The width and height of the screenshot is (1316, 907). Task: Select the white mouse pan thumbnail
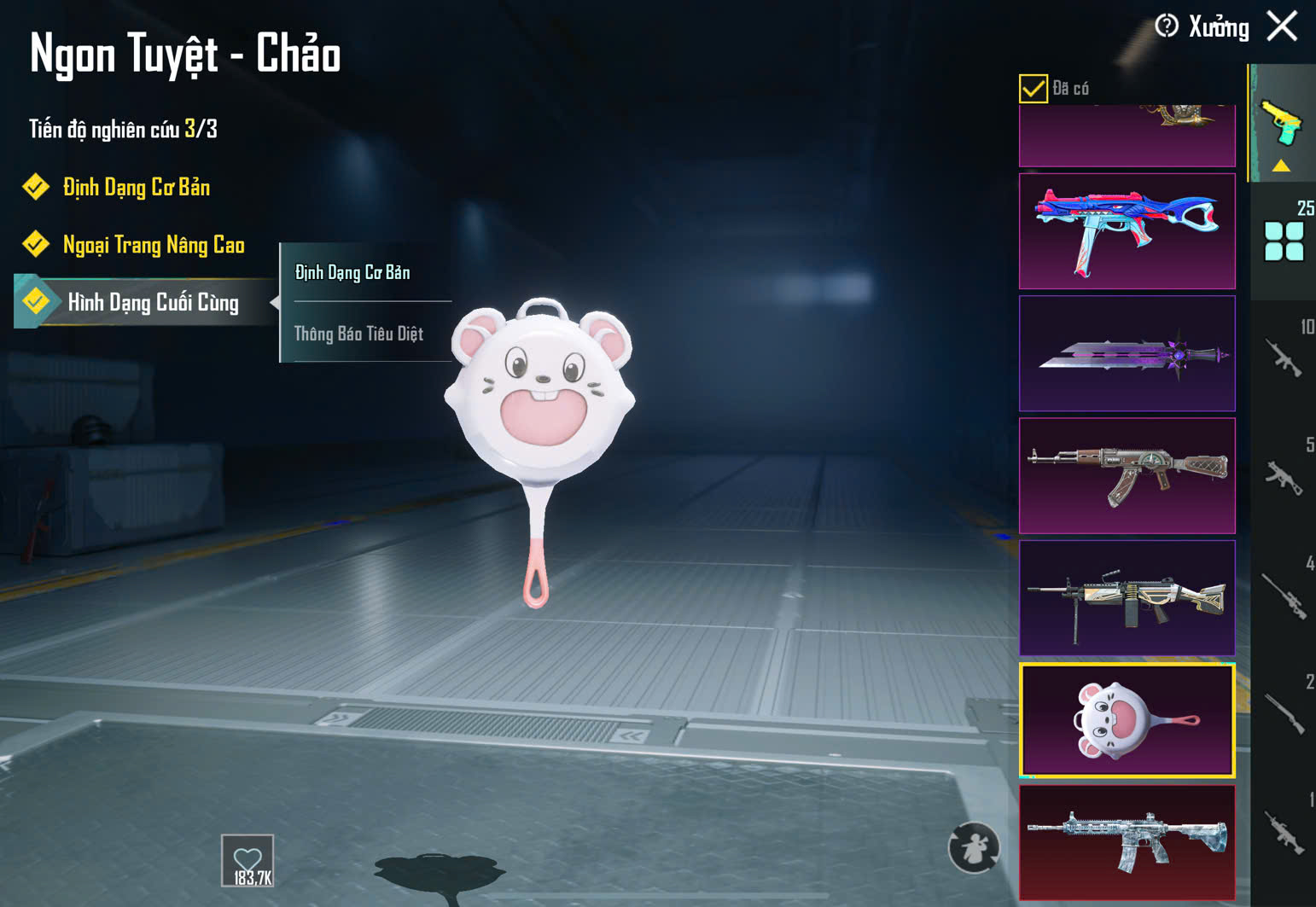1127,720
